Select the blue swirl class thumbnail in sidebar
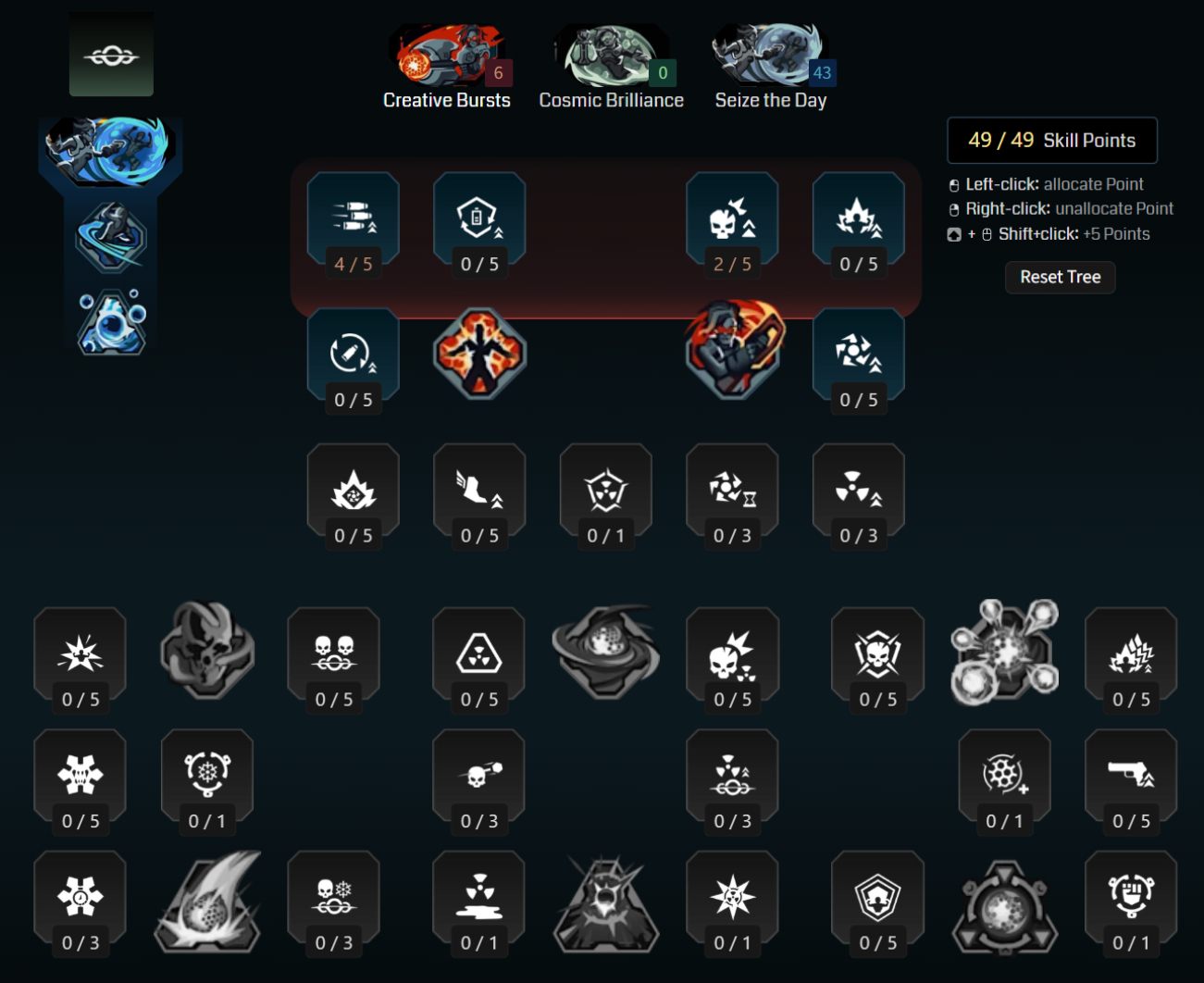1204x983 pixels. [111, 150]
